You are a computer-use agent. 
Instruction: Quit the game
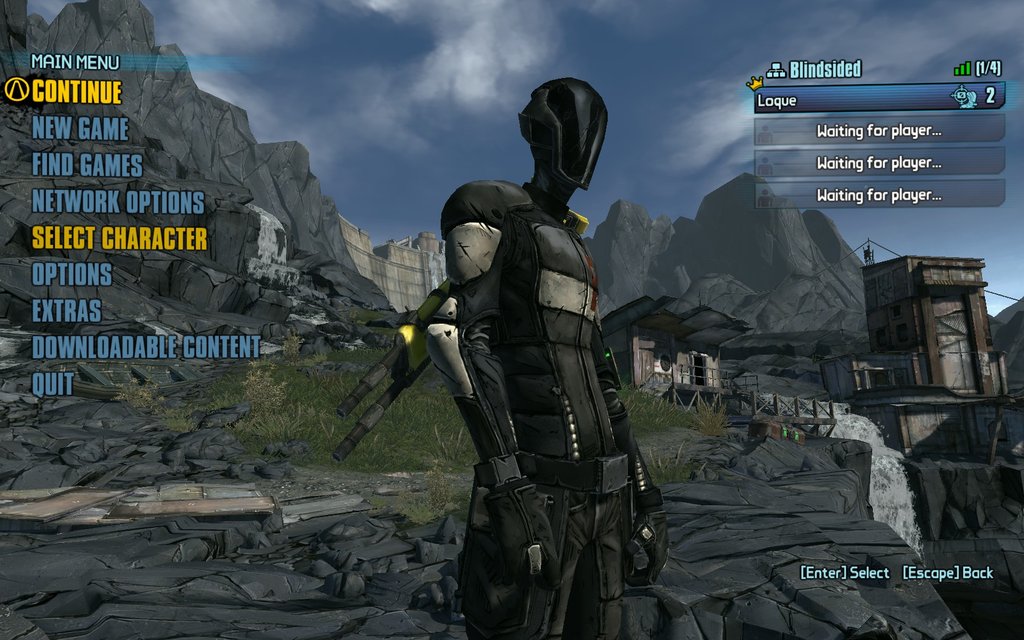click(x=52, y=383)
